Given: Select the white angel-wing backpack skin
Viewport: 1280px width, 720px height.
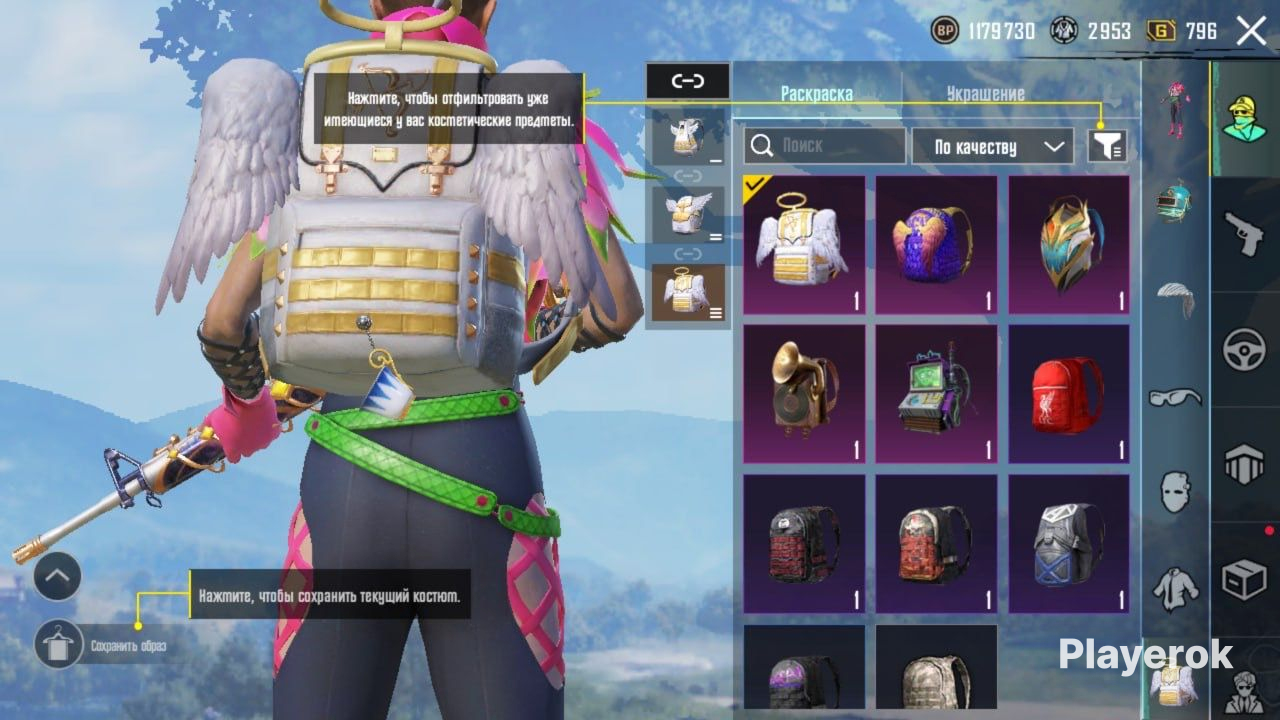Looking at the screenshot, I should click(804, 245).
